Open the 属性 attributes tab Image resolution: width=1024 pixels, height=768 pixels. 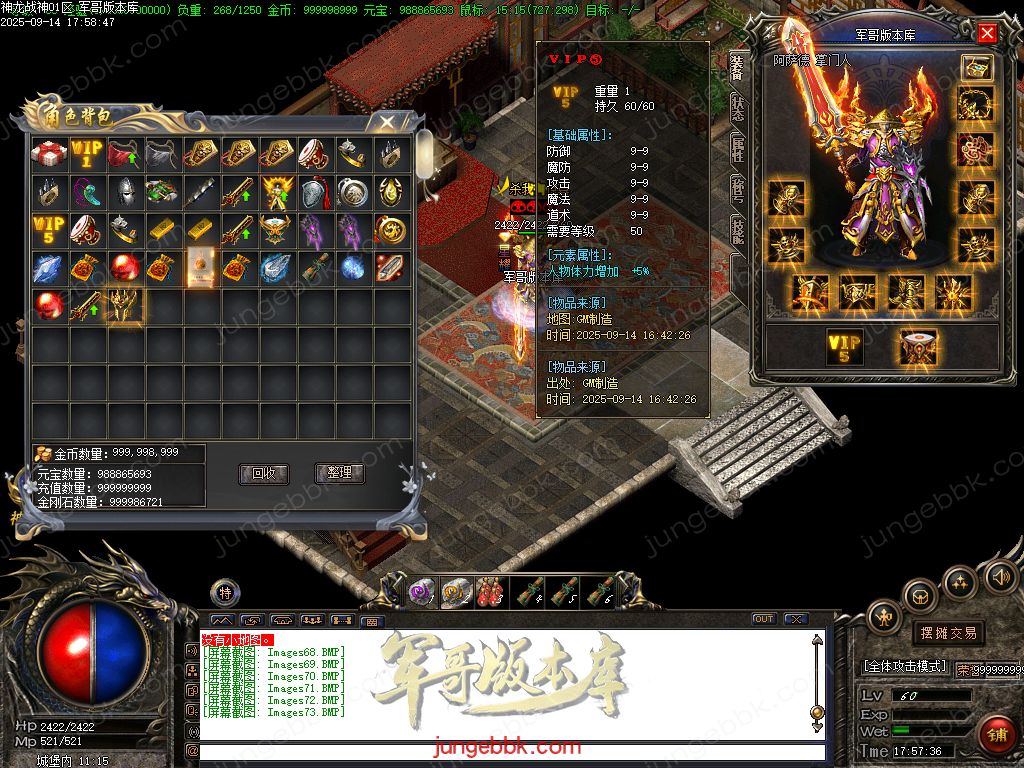tap(738, 150)
